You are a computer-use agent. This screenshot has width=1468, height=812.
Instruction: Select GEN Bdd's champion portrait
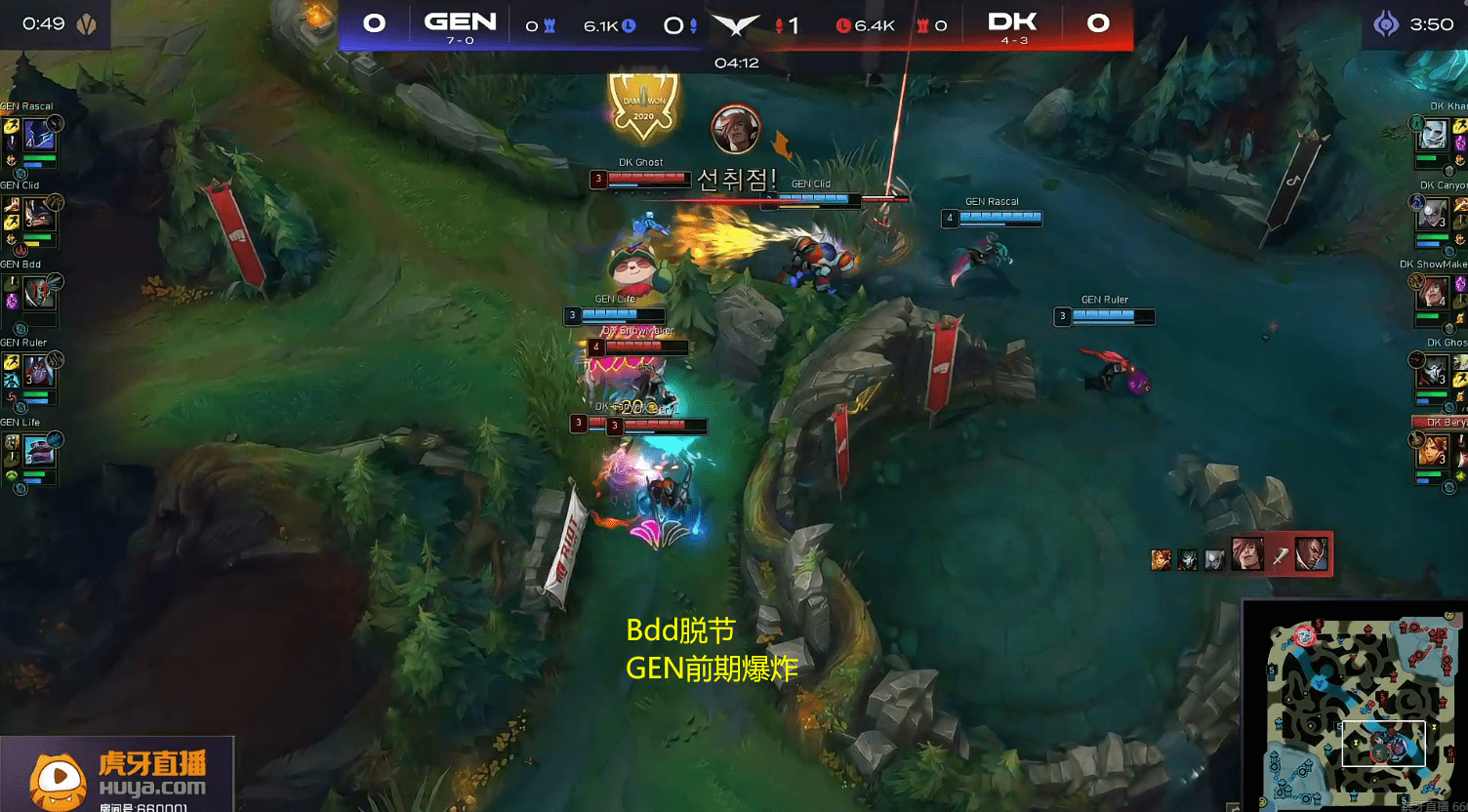click(38, 291)
